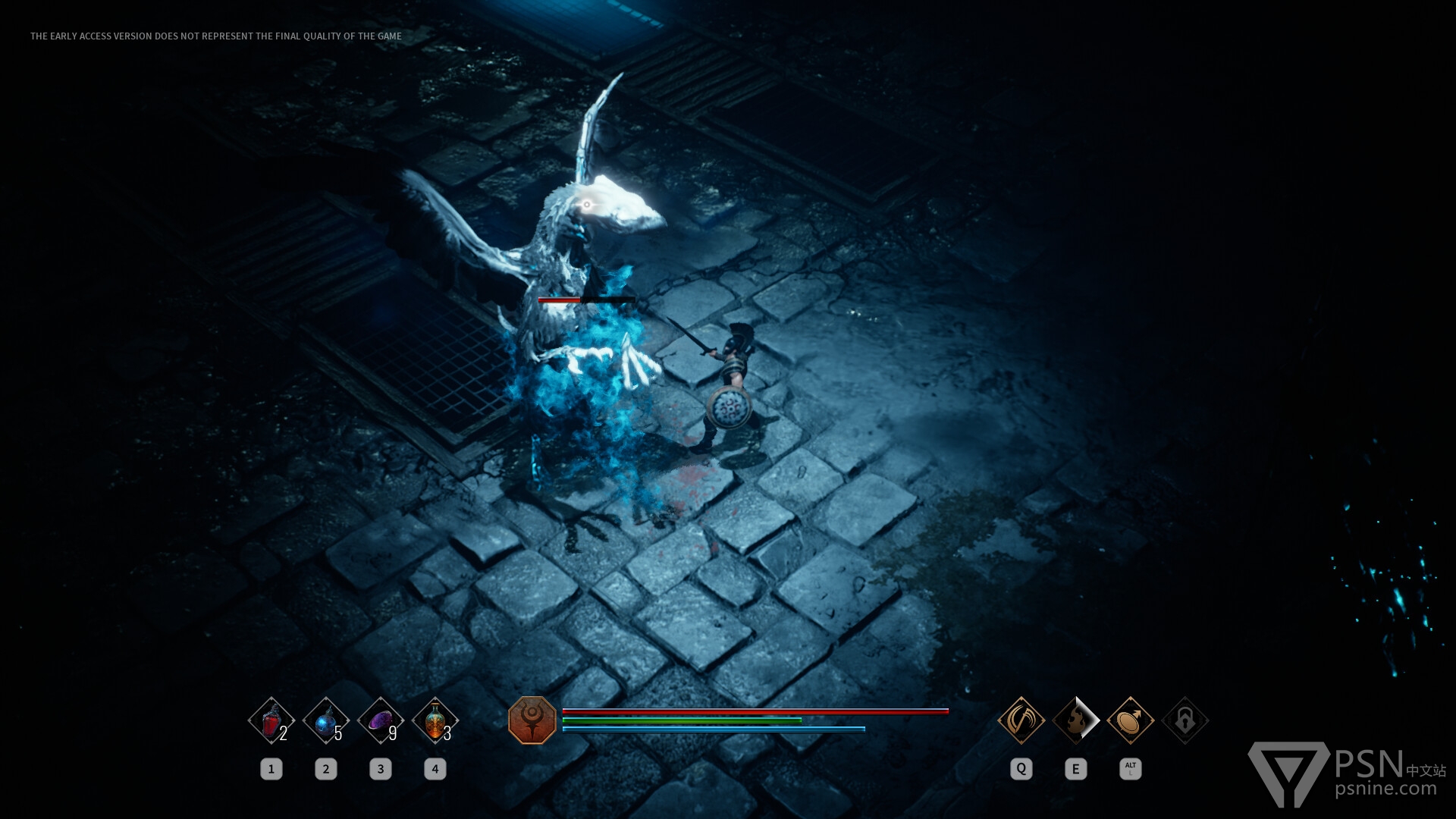Click the octagonal bronze character emblem
Screen dimensions: 1456x819
[532, 720]
